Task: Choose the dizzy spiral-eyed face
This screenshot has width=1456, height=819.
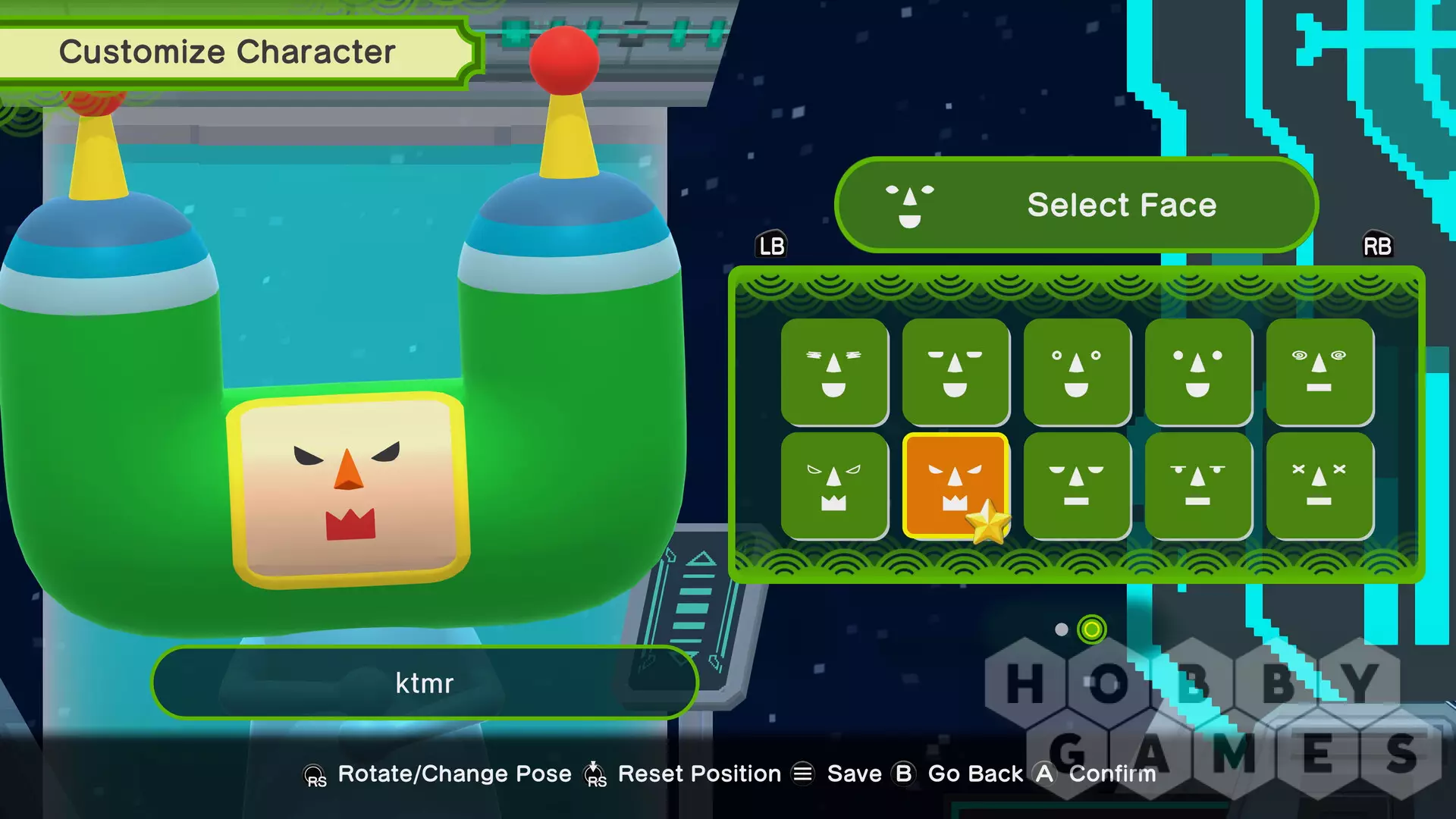Action: [x=1319, y=372]
